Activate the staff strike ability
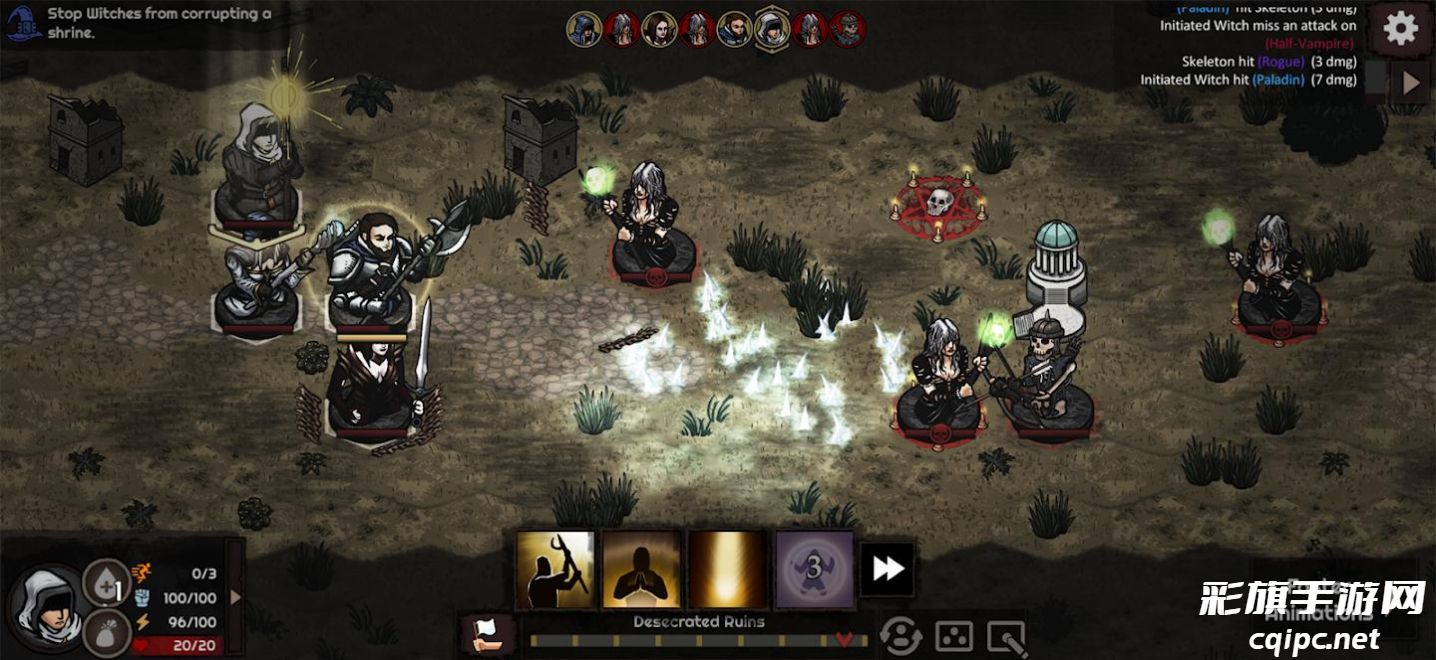Viewport: 1436px width, 660px height. tap(555, 570)
